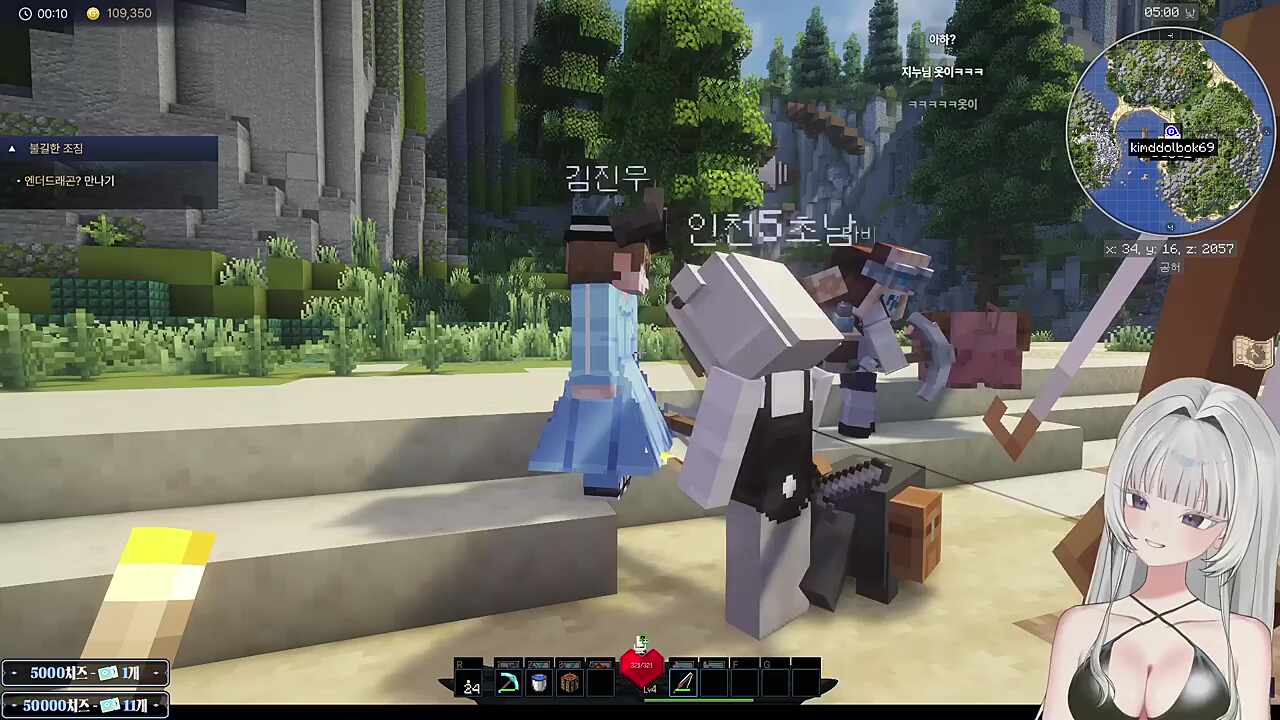Click the clock icon next to 00:10

(x=25, y=13)
